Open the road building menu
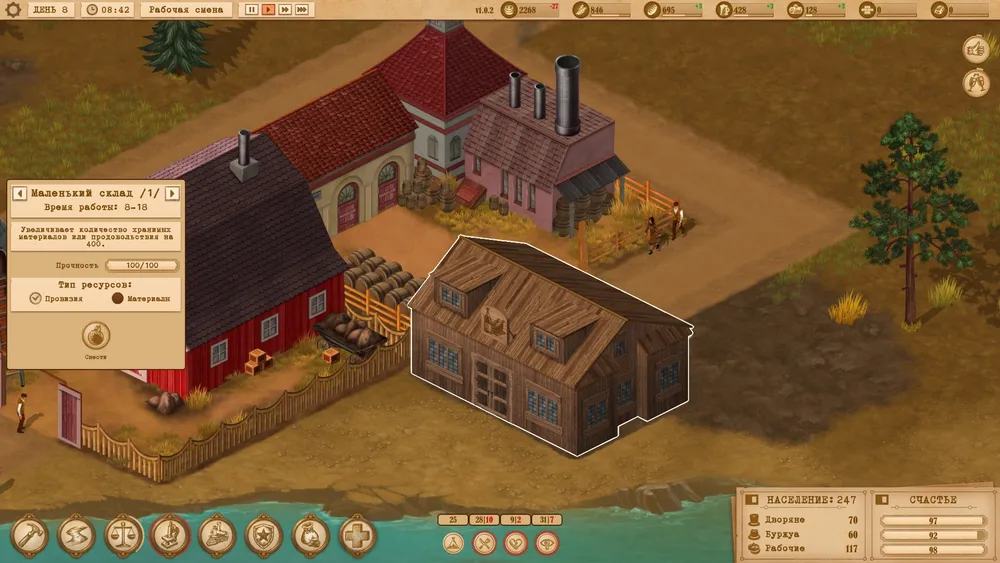The width and height of the screenshot is (1000, 563). coord(77,536)
